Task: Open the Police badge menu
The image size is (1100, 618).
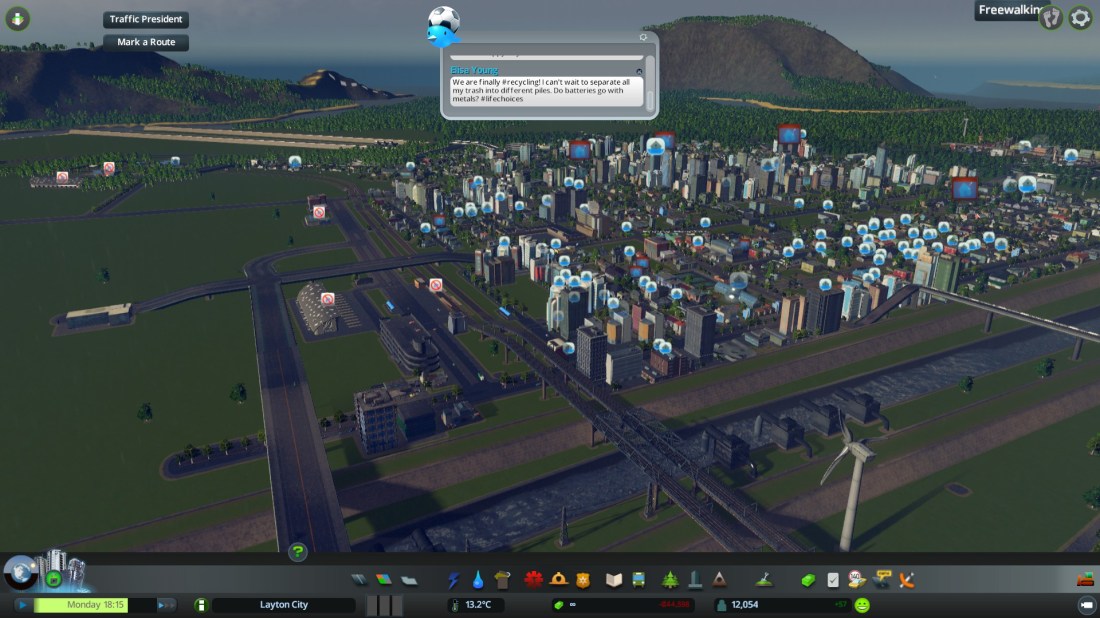Action: 583,580
